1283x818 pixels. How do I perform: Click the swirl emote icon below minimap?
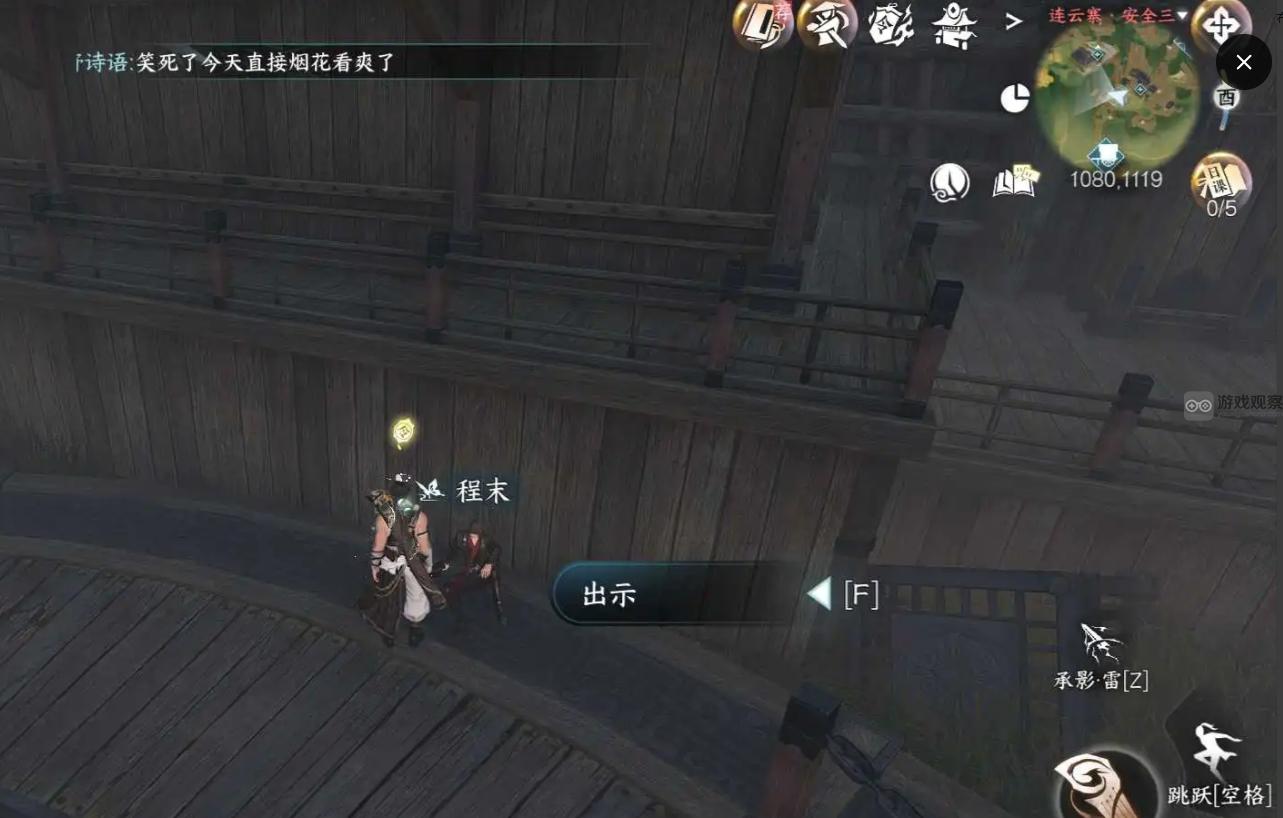[950, 183]
